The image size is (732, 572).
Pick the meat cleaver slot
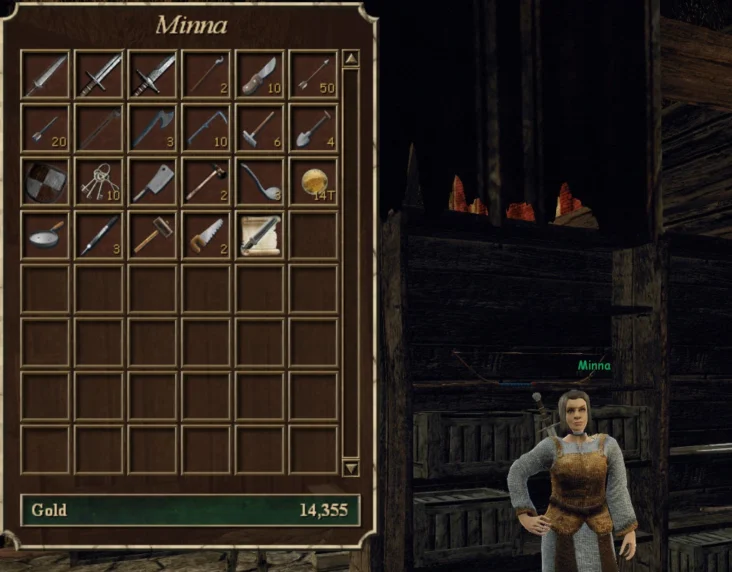pos(152,181)
